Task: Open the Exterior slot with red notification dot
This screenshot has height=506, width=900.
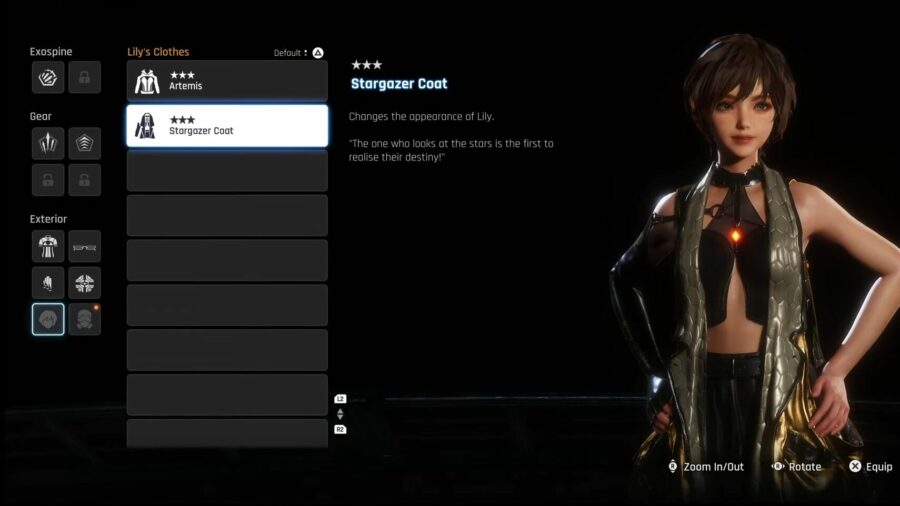Action: pyautogui.click(x=84, y=319)
